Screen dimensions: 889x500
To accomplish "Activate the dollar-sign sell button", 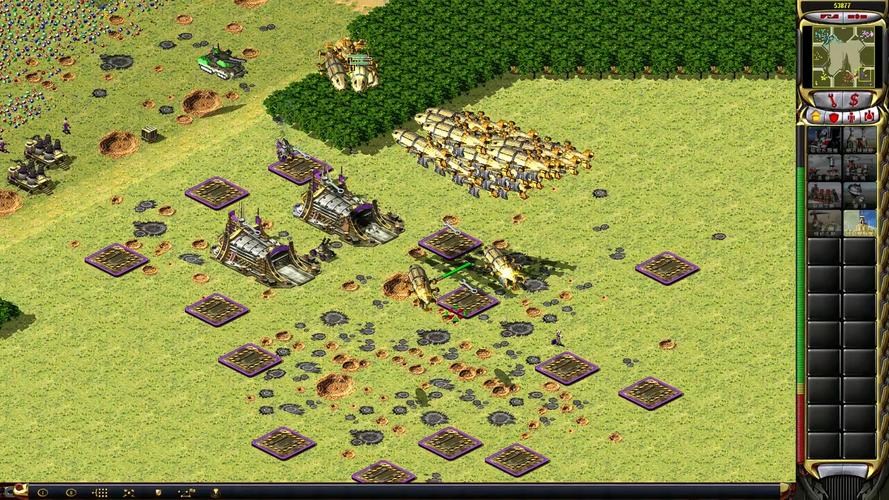I will (853, 99).
